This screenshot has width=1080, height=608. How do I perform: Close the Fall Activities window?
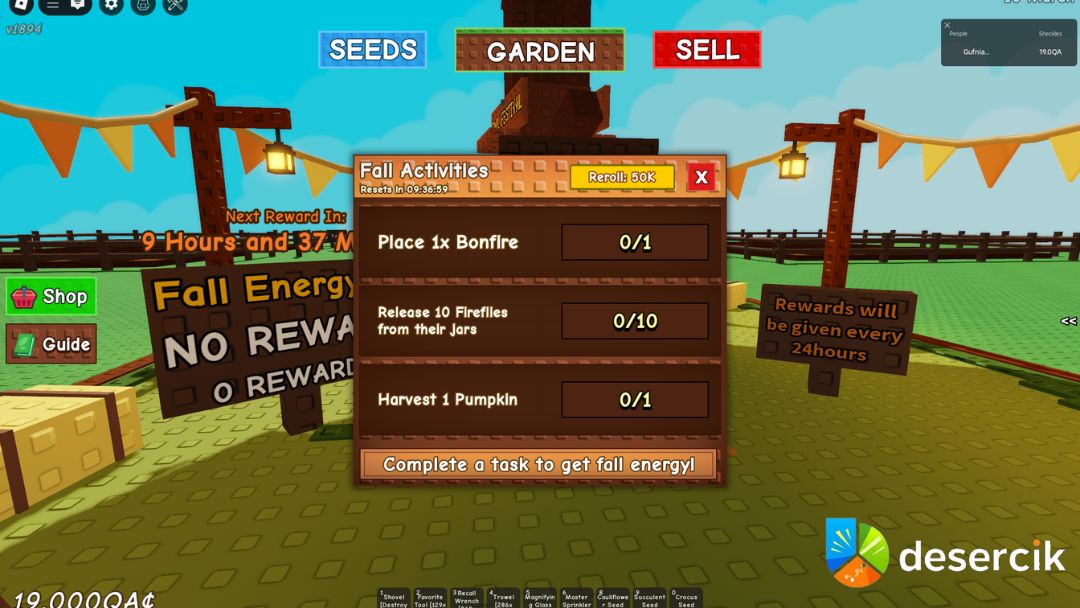[x=701, y=178]
